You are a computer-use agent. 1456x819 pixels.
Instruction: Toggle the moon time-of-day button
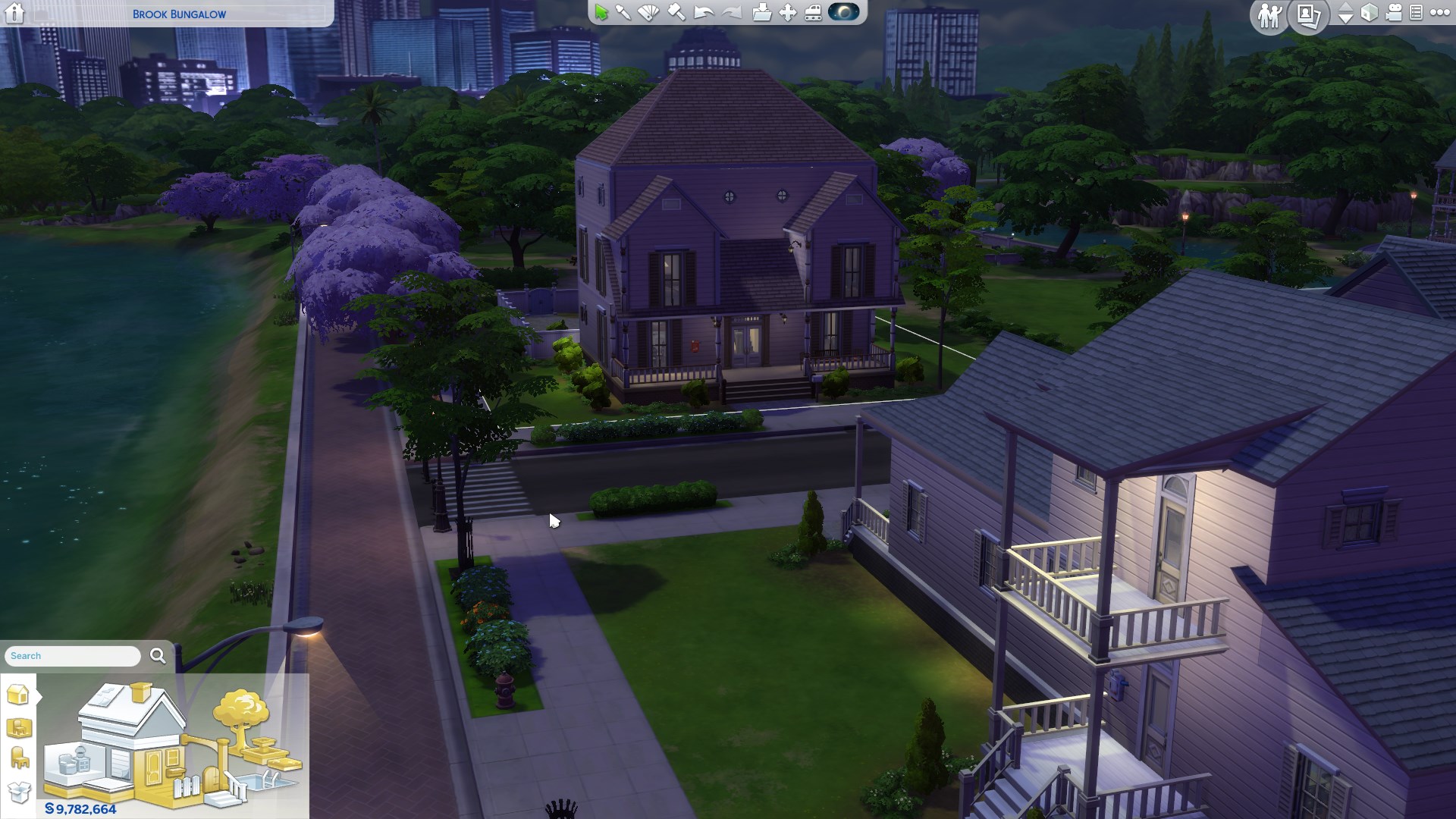pyautogui.click(x=843, y=12)
